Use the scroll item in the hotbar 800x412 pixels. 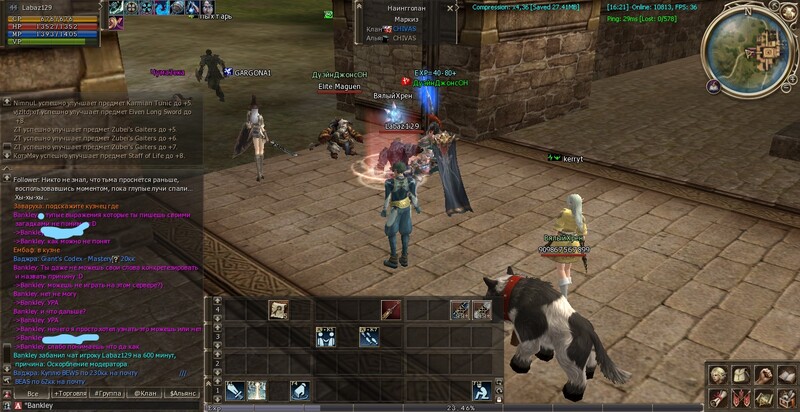click(x=277, y=310)
